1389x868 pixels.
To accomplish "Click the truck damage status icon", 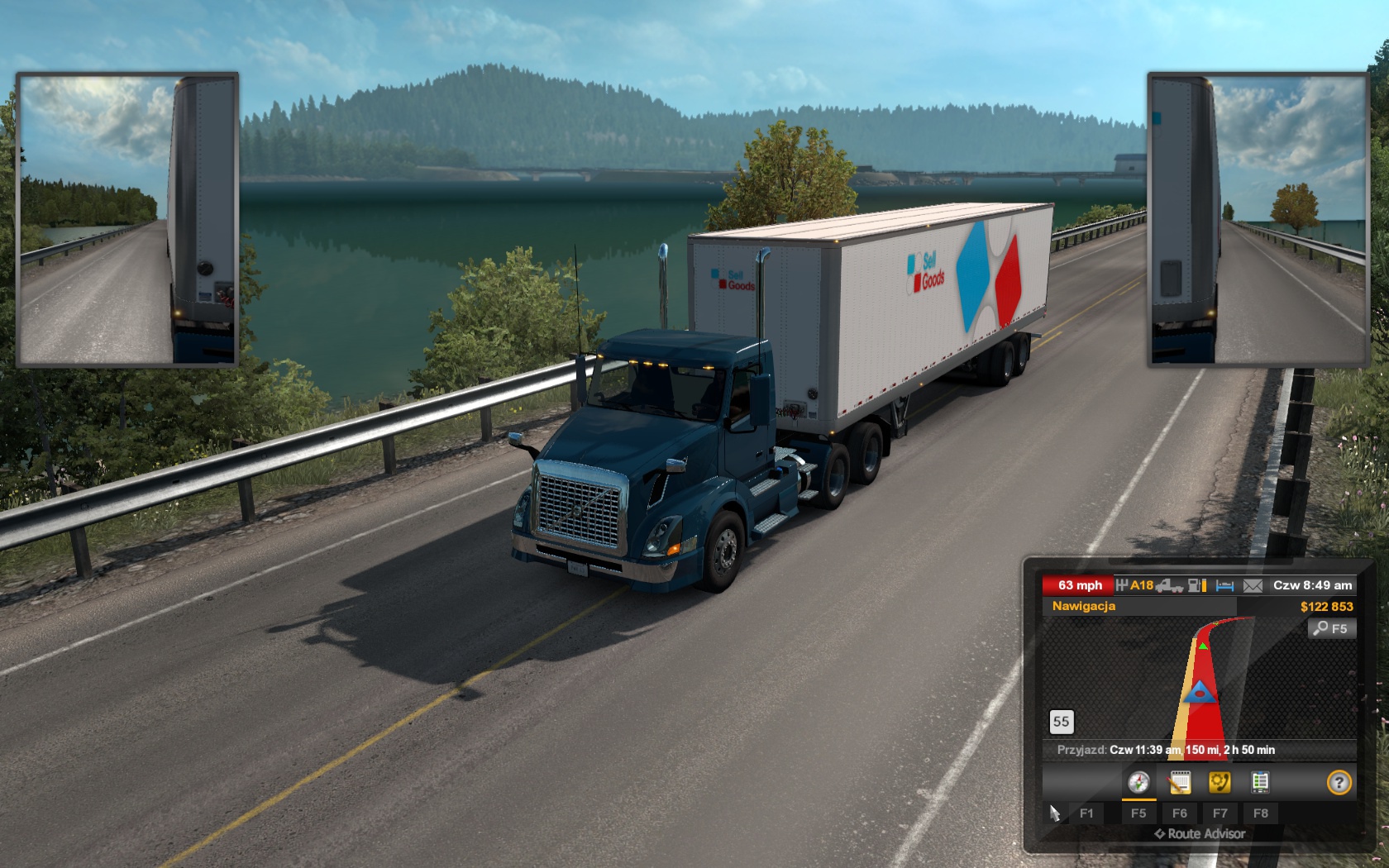I will point(1169,585).
